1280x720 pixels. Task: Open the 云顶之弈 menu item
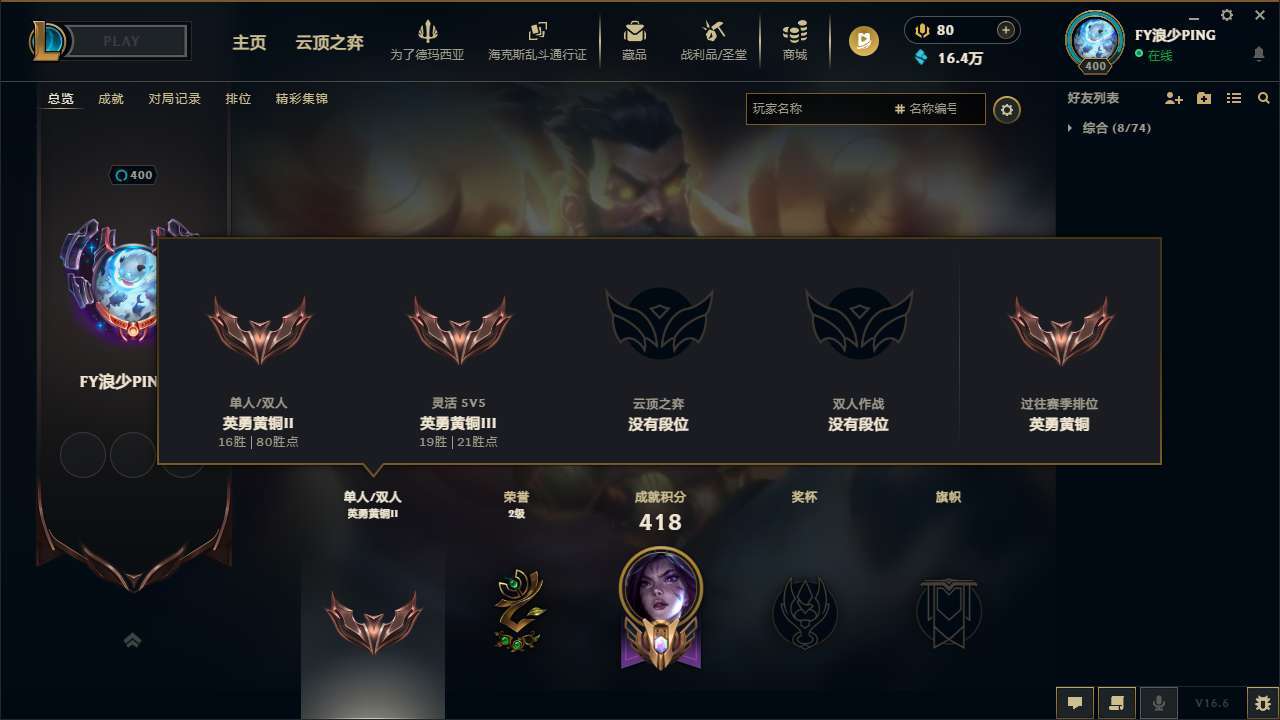pyautogui.click(x=328, y=43)
